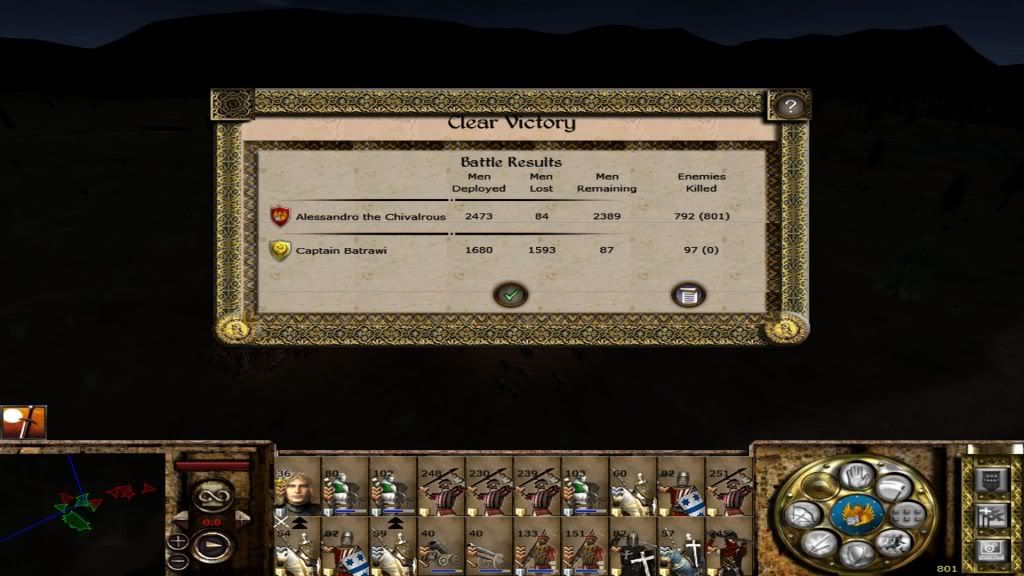The image size is (1024, 576).
Task: Open help with the question mark button
Action: pyautogui.click(x=790, y=106)
